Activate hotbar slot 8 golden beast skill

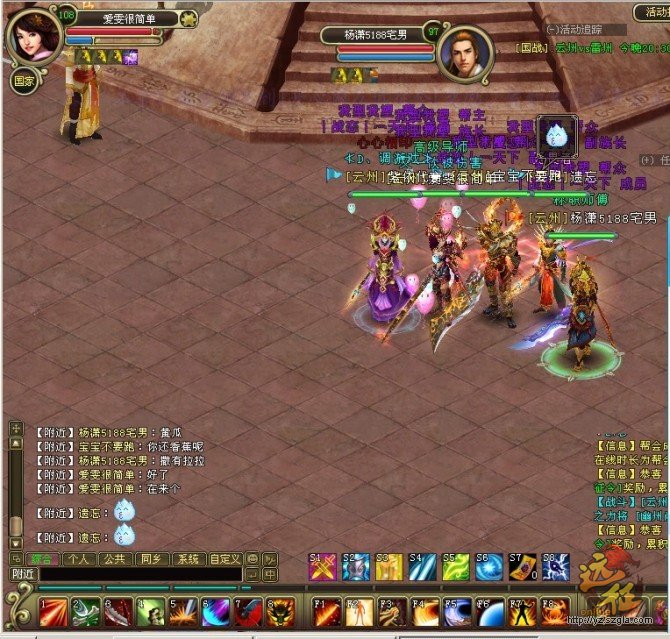[281, 610]
